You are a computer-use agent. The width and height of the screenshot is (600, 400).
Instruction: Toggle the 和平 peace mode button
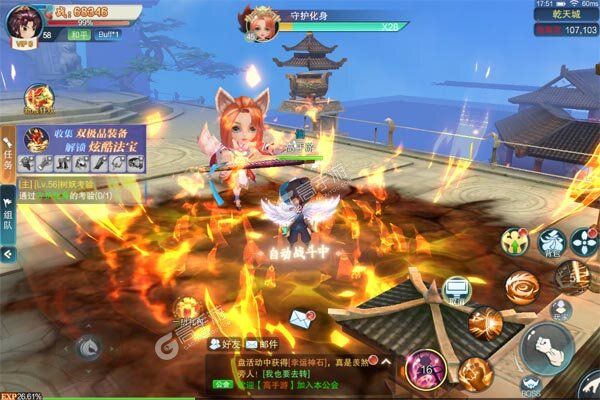point(80,34)
